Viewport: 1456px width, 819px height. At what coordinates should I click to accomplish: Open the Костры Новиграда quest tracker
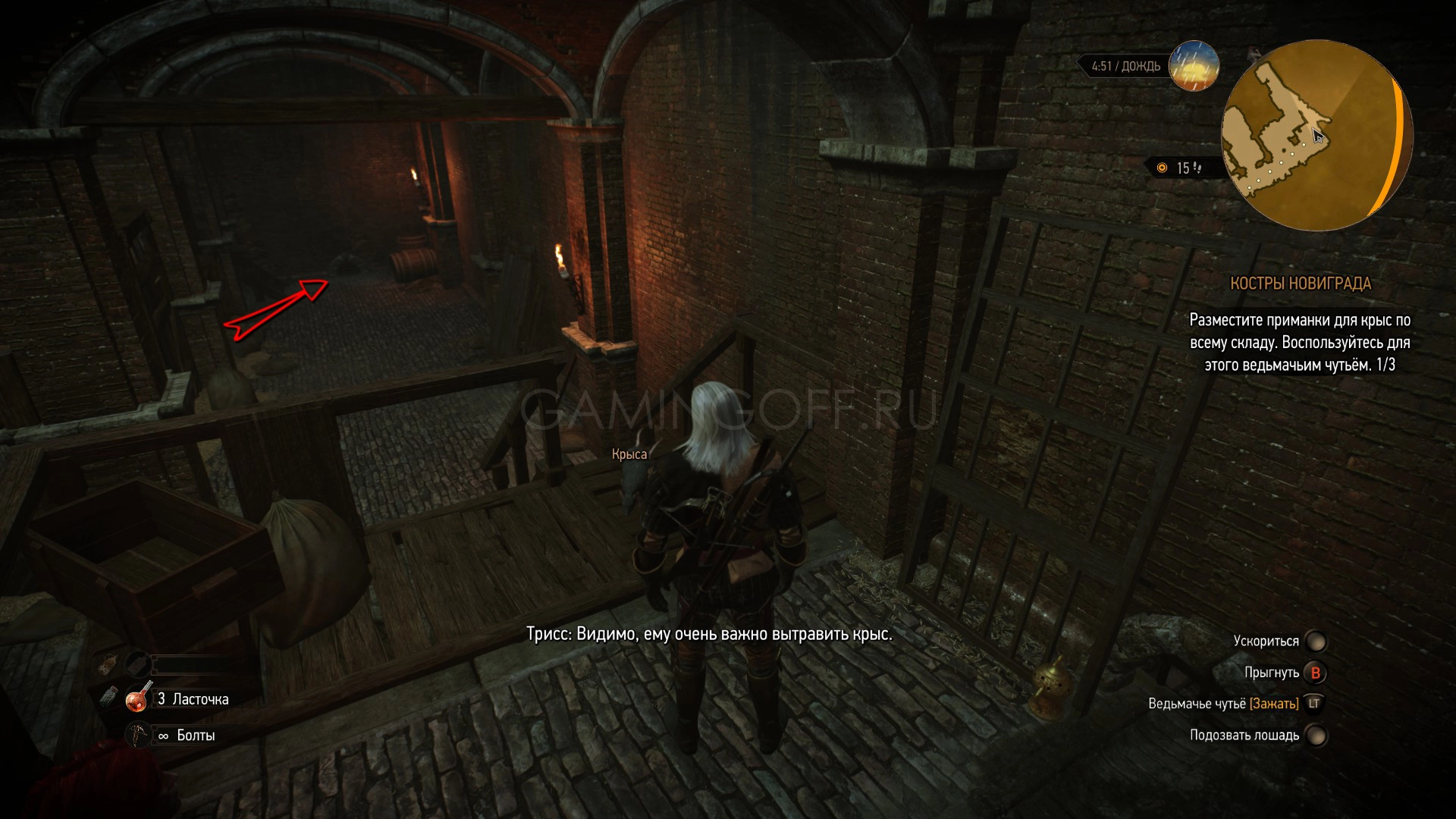point(1300,284)
